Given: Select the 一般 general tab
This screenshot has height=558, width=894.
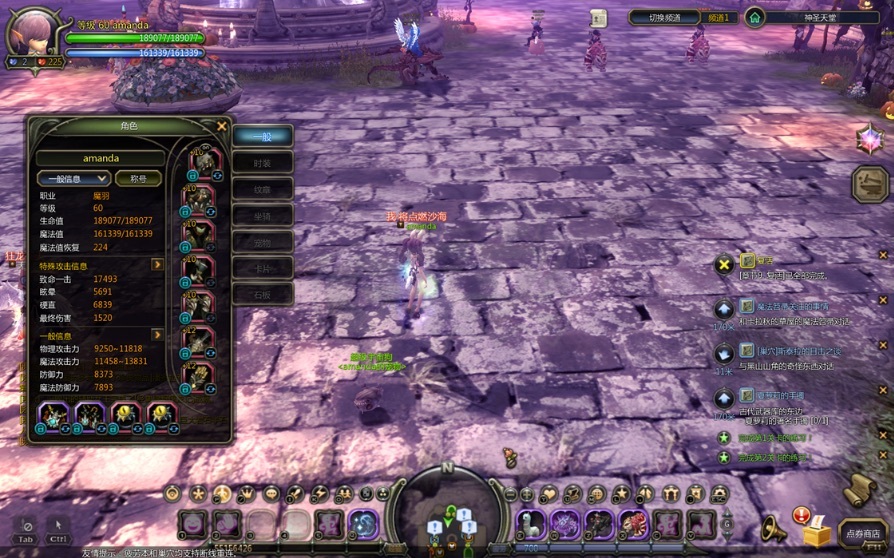Looking at the screenshot, I should [x=262, y=136].
